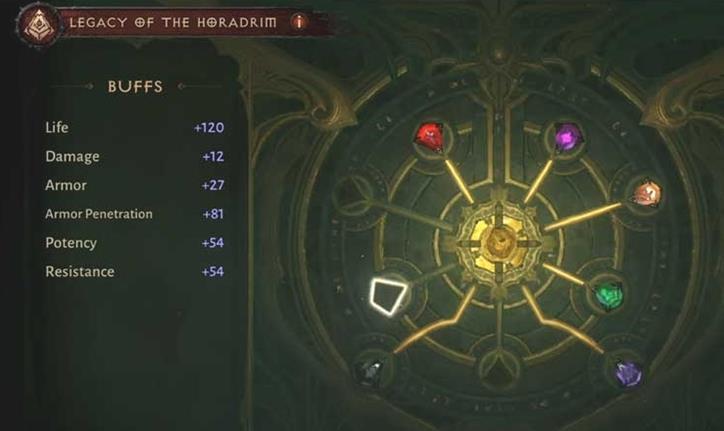Open the Legacy of the Horadrim info icon
Viewport: 724px width, 431px height.
[298, 22]
